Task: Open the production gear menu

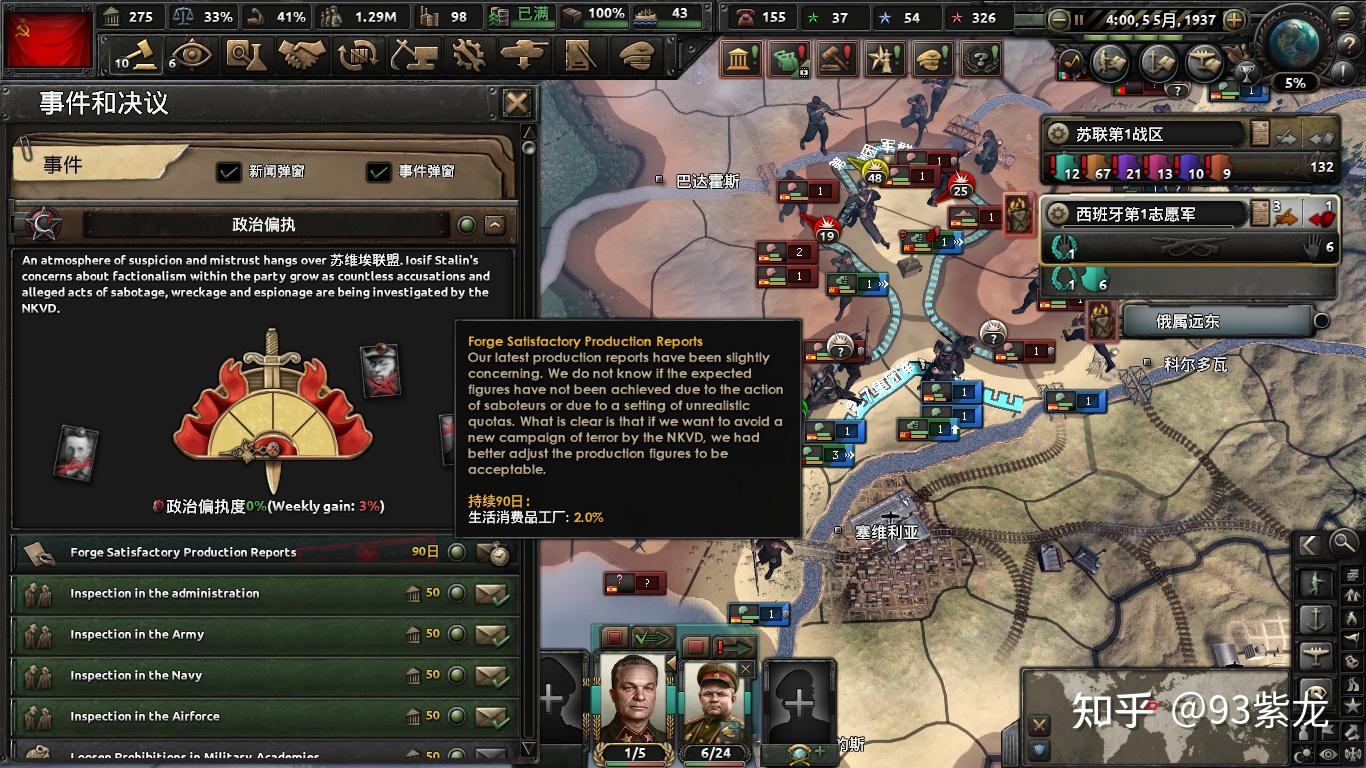Action: [467, 55]
